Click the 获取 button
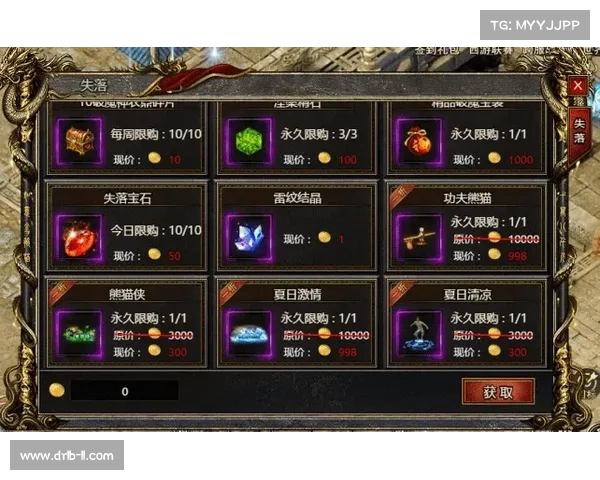Image resolution: width=600 pixels, height=480 pixels. pyautogui.click(x=498, y=391)
